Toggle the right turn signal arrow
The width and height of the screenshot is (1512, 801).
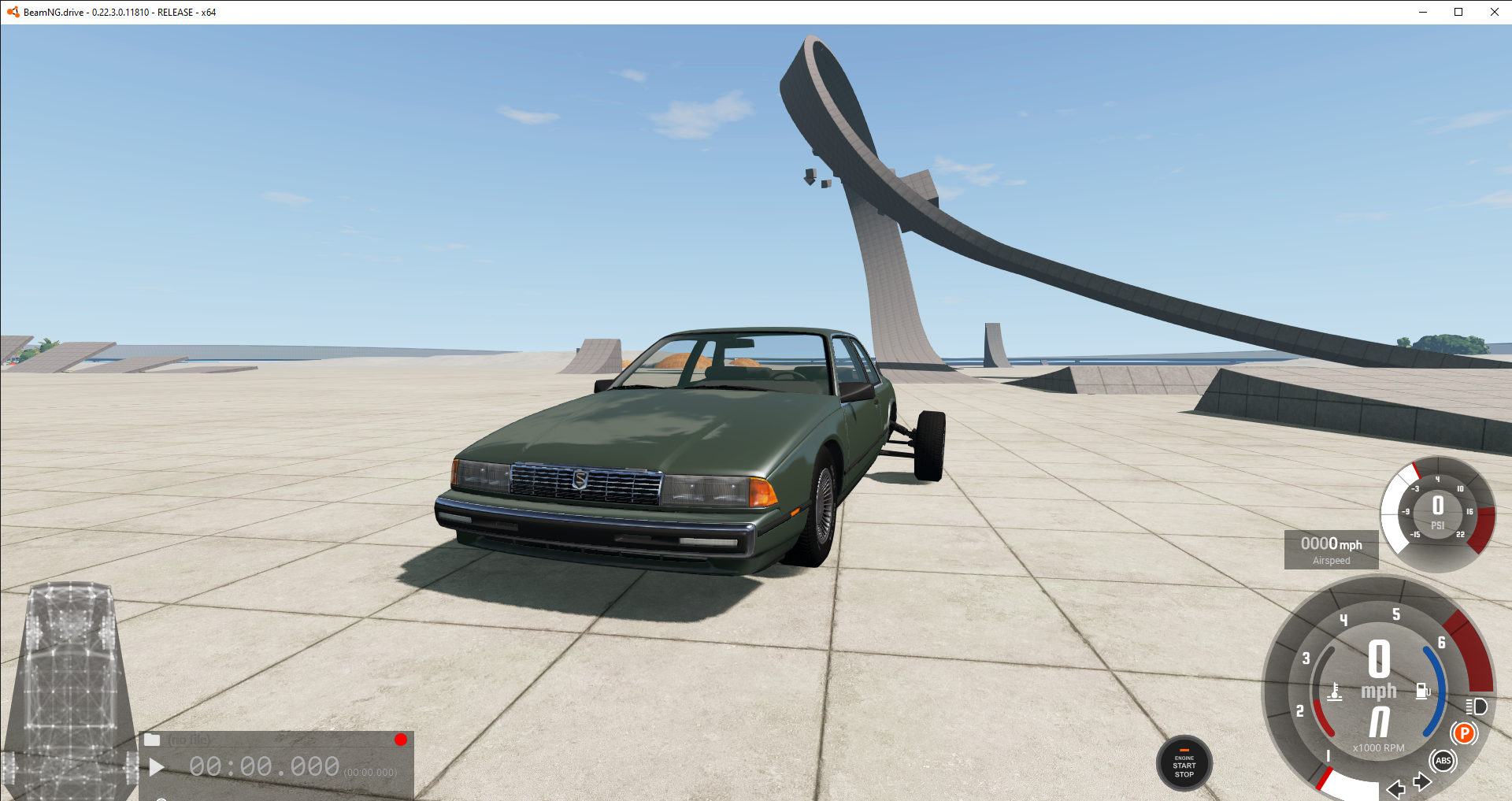point(1422,781)
